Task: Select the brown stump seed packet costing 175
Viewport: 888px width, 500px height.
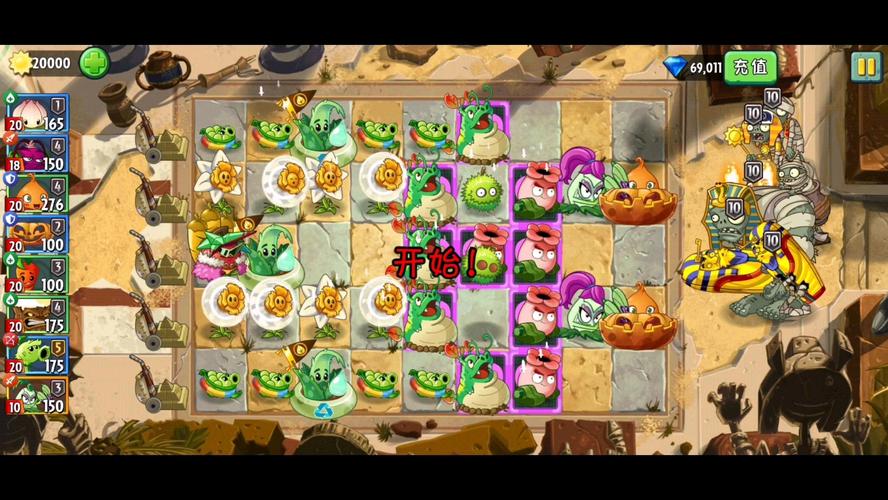Action: [x=36, y=313]
